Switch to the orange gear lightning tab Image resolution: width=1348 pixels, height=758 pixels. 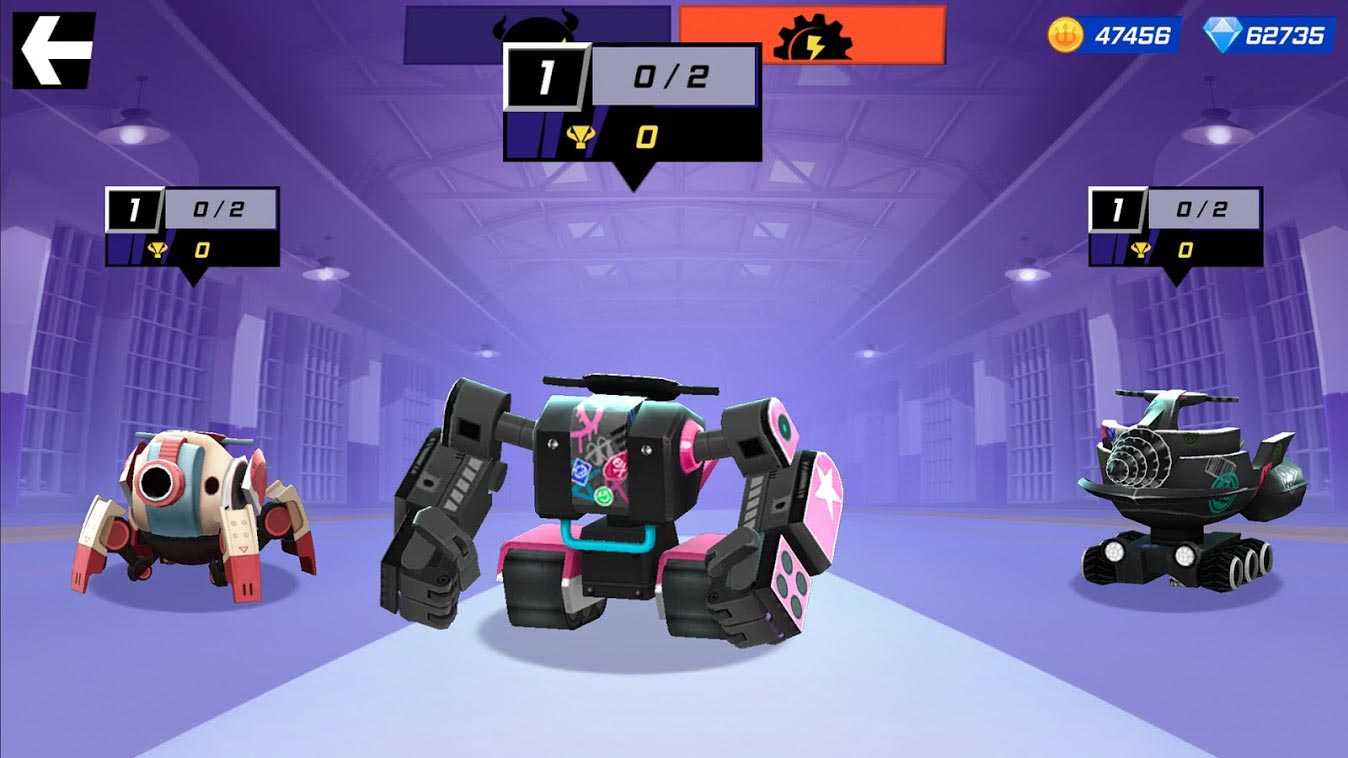pos(812,35)
